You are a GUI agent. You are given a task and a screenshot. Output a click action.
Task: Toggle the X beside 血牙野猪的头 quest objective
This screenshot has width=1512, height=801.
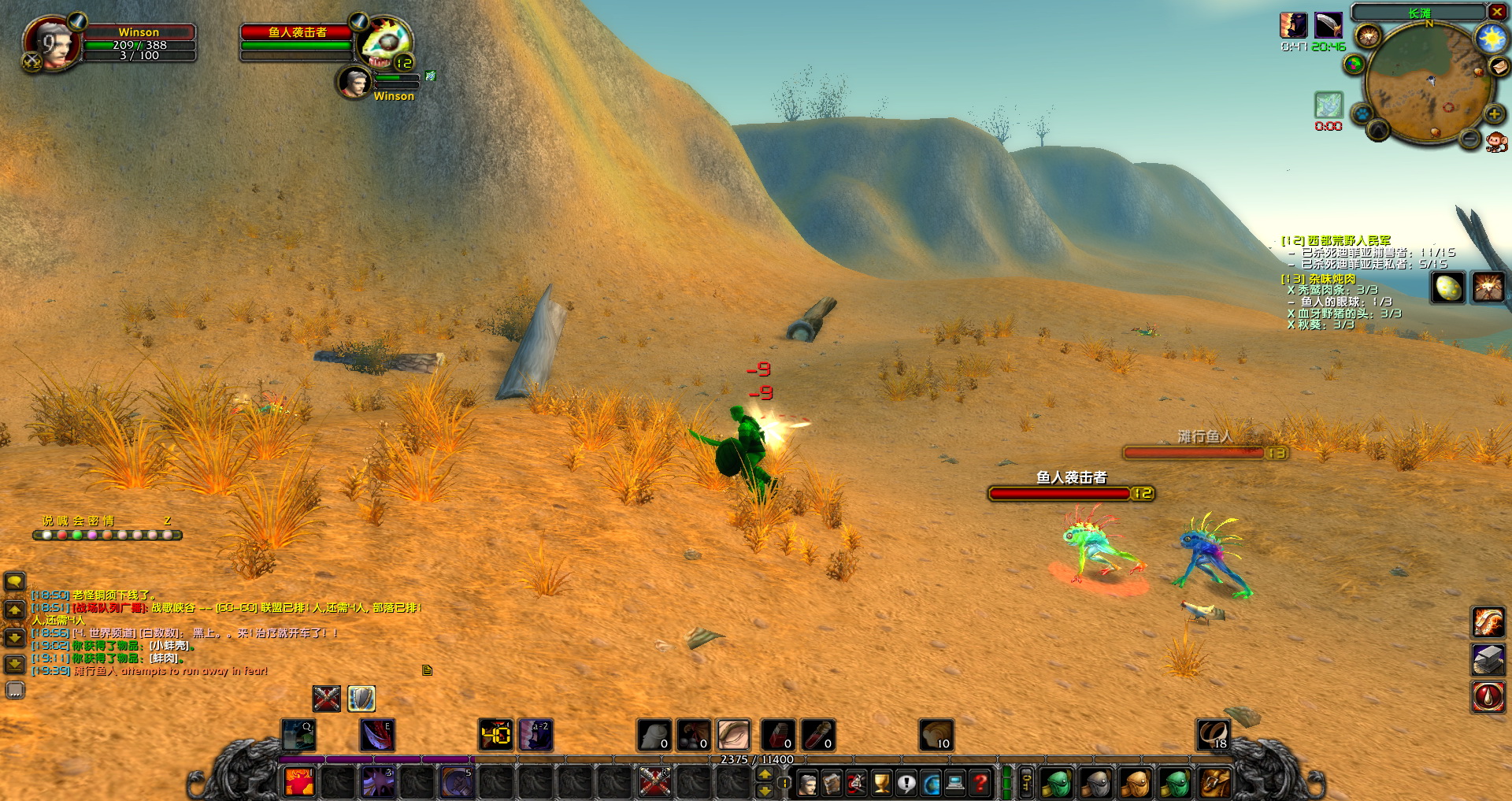(x=1290, y=313)
